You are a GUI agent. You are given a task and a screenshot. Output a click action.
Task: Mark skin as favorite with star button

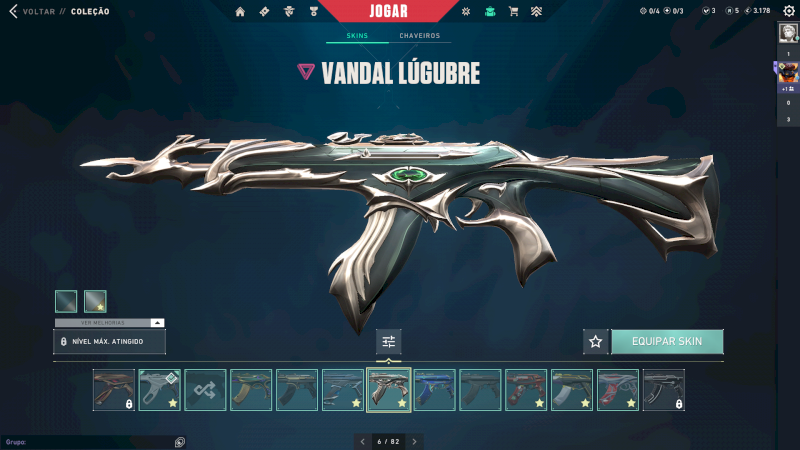(596, 341)
